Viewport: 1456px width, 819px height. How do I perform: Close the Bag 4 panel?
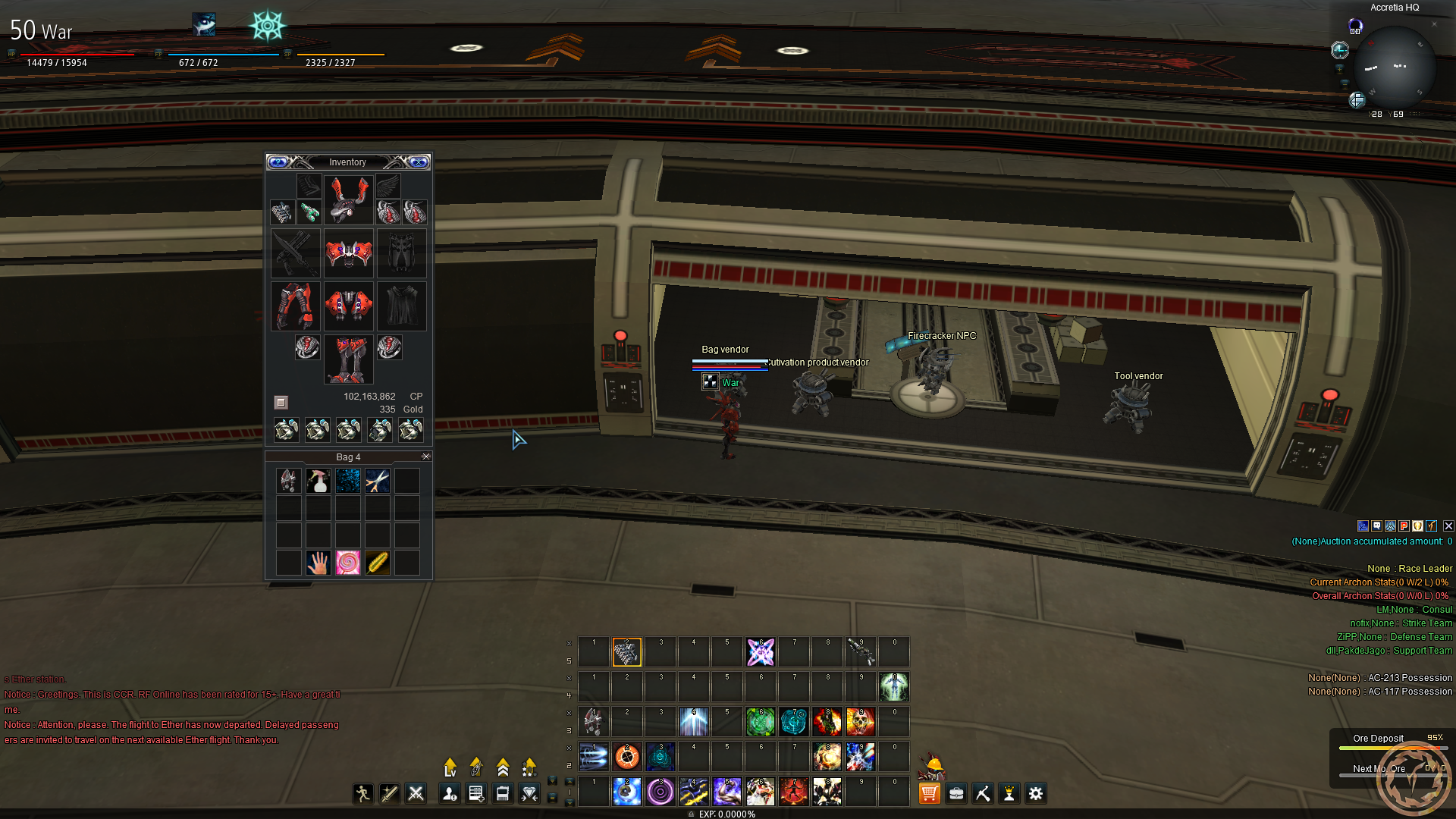426,457
